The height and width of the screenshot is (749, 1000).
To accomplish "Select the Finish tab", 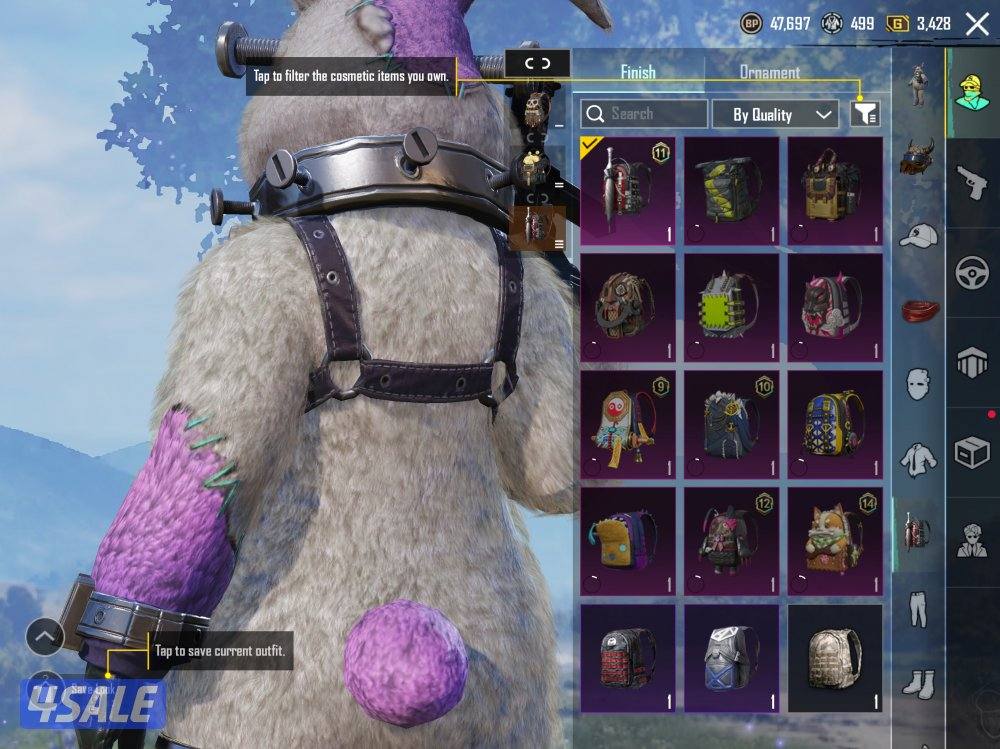I will [x=638, y=72].
